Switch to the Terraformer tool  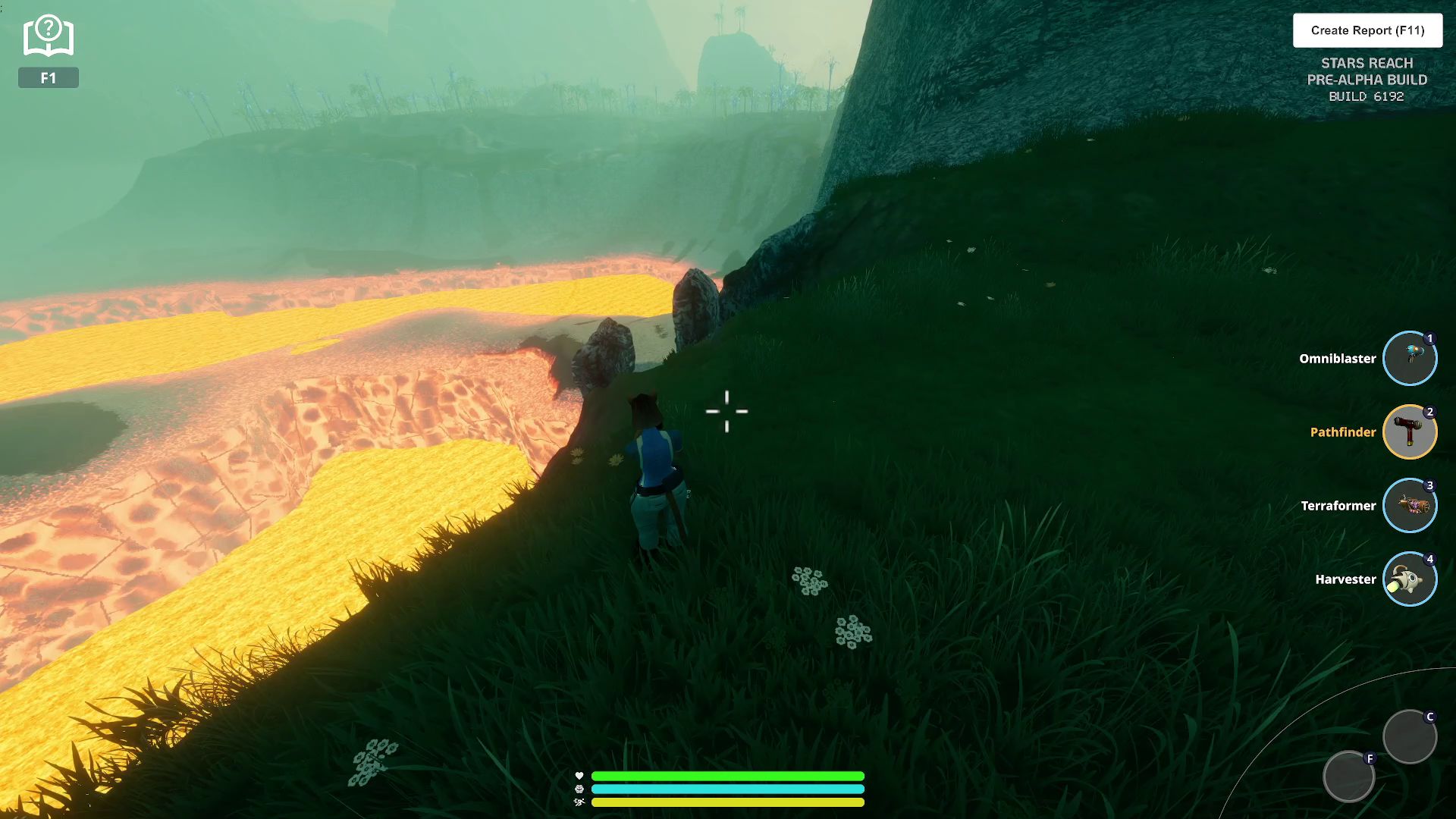1409,506
